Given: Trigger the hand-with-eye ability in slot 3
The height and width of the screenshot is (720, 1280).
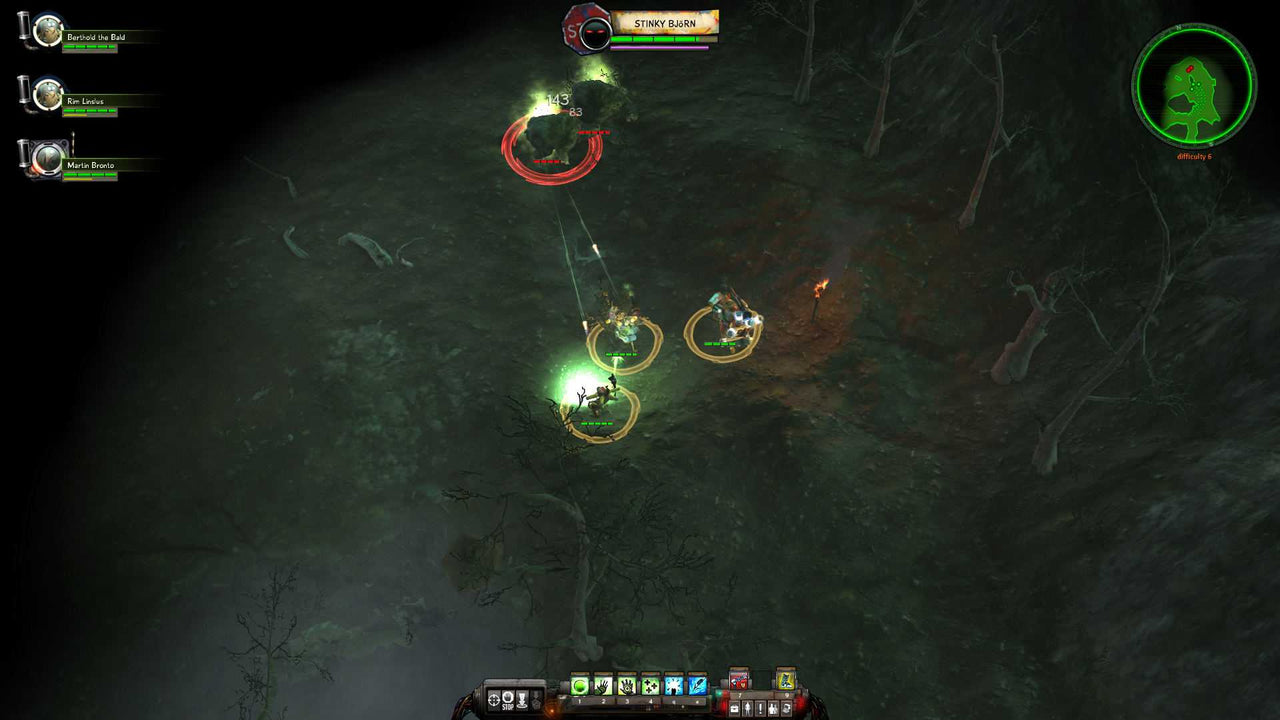Looking at the screenshot, I should point(627,685).
